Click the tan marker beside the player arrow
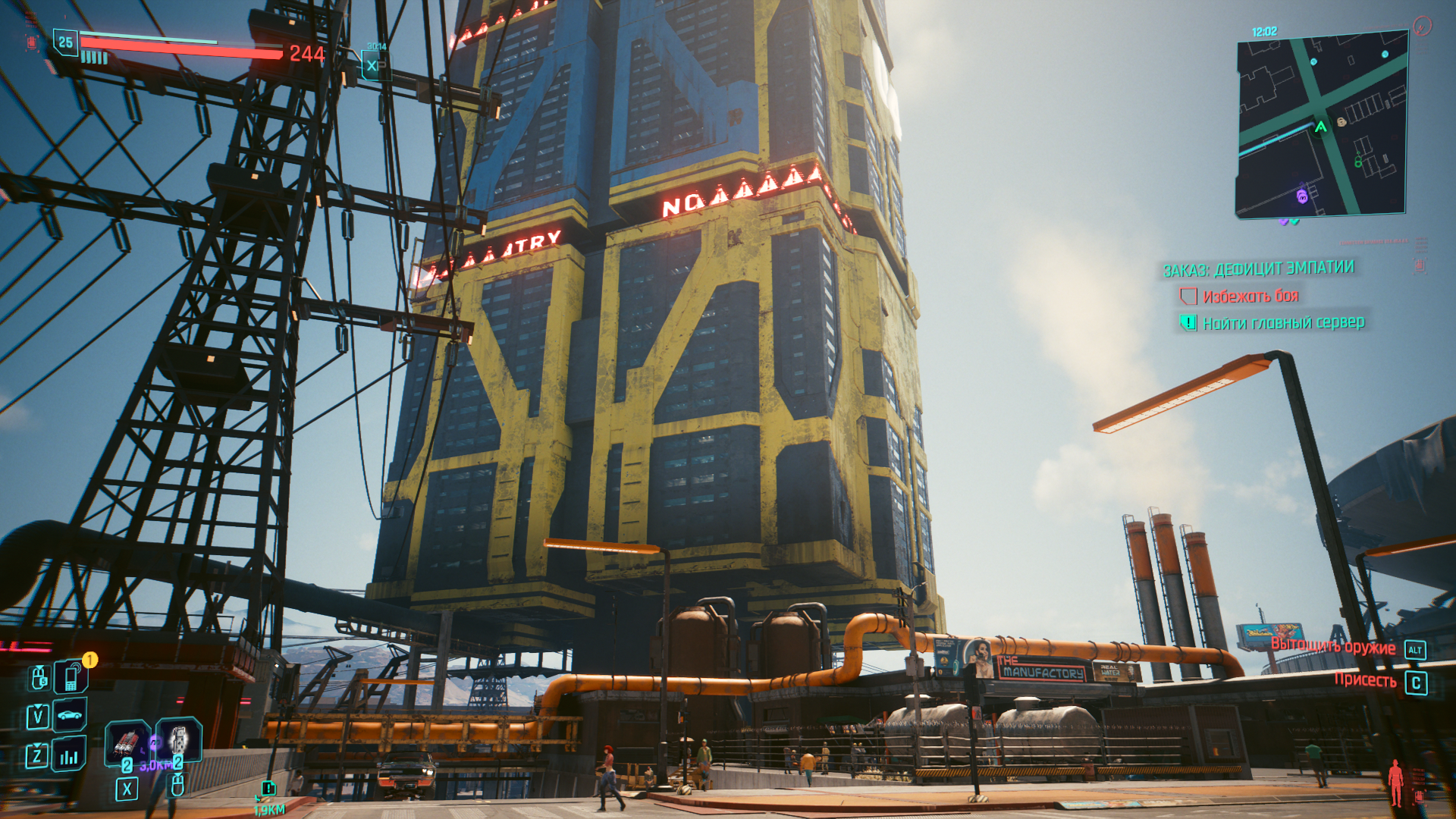This screenshot has height=819, width=1456. point(1341,122)
